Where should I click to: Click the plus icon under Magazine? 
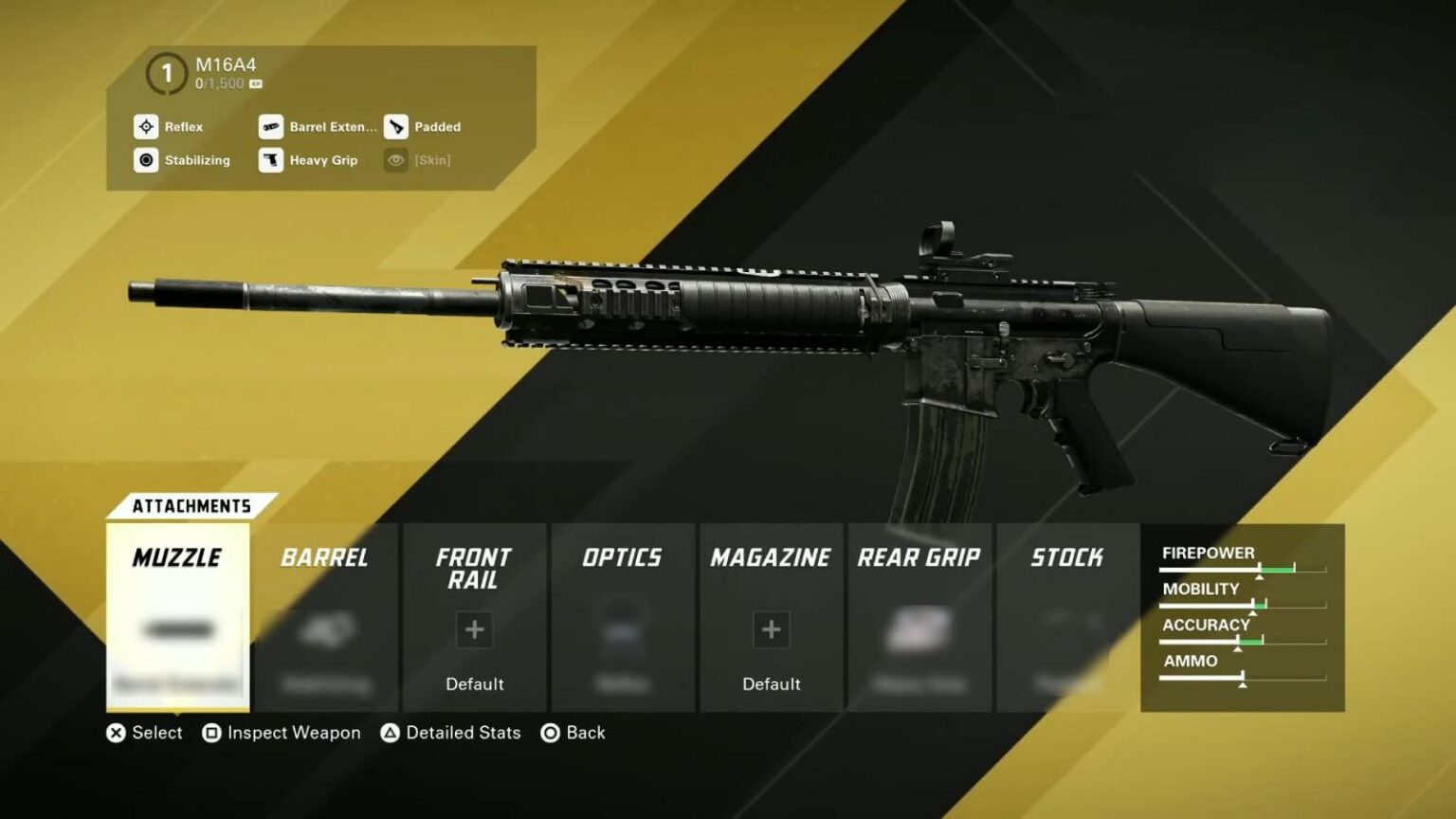[x=771, y=628]
